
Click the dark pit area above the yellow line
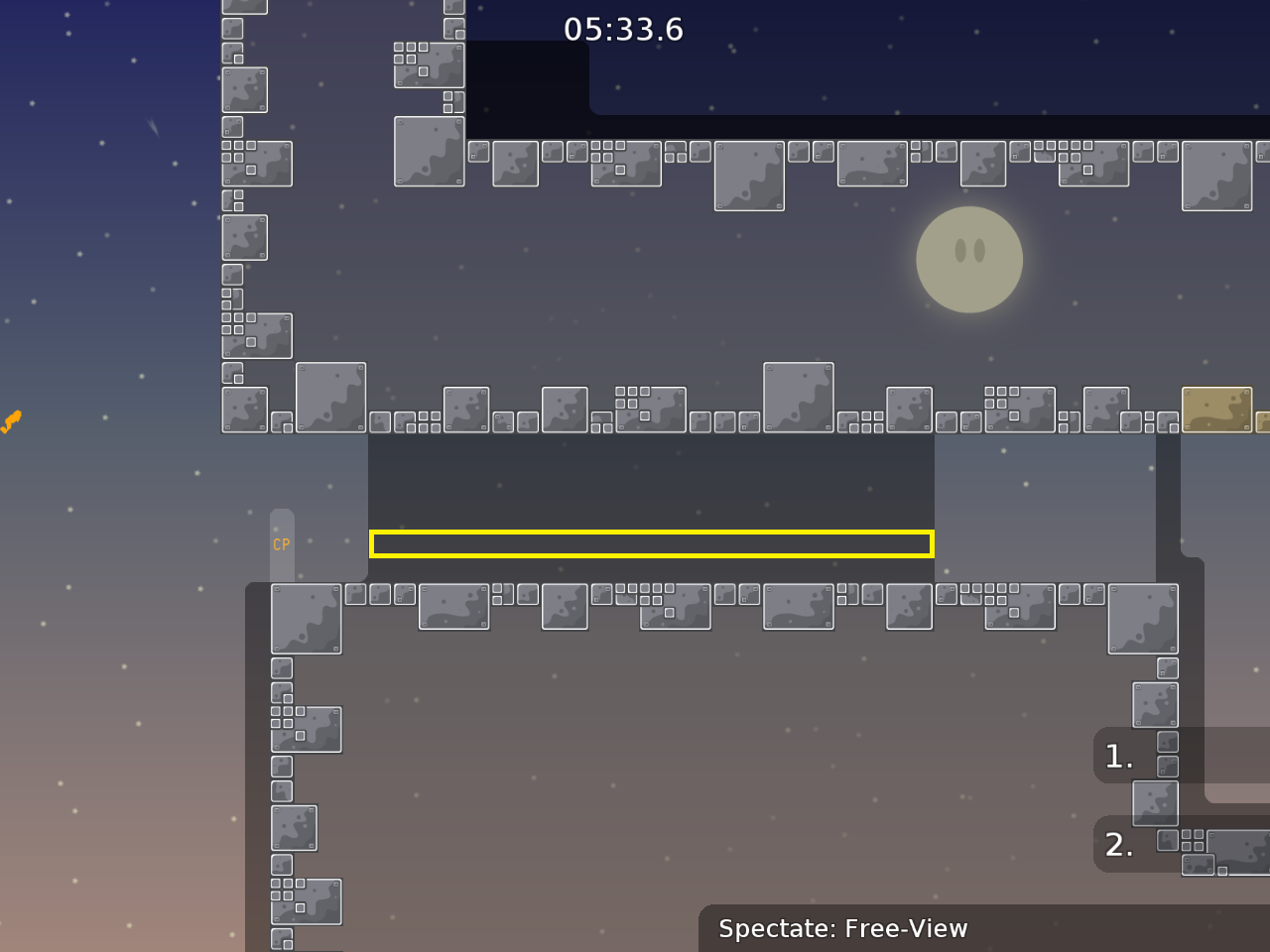652,486
